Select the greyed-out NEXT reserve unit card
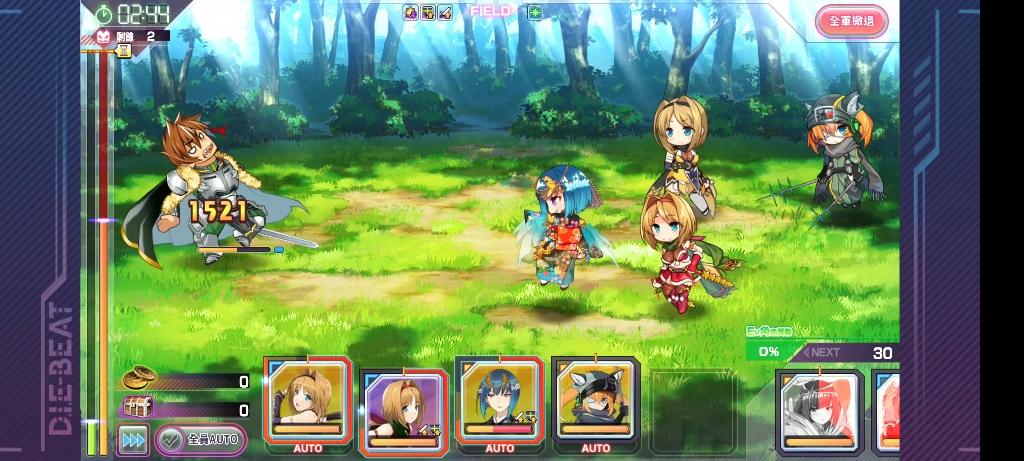This screenshot has width=1024, height=461. pos(819,410)
